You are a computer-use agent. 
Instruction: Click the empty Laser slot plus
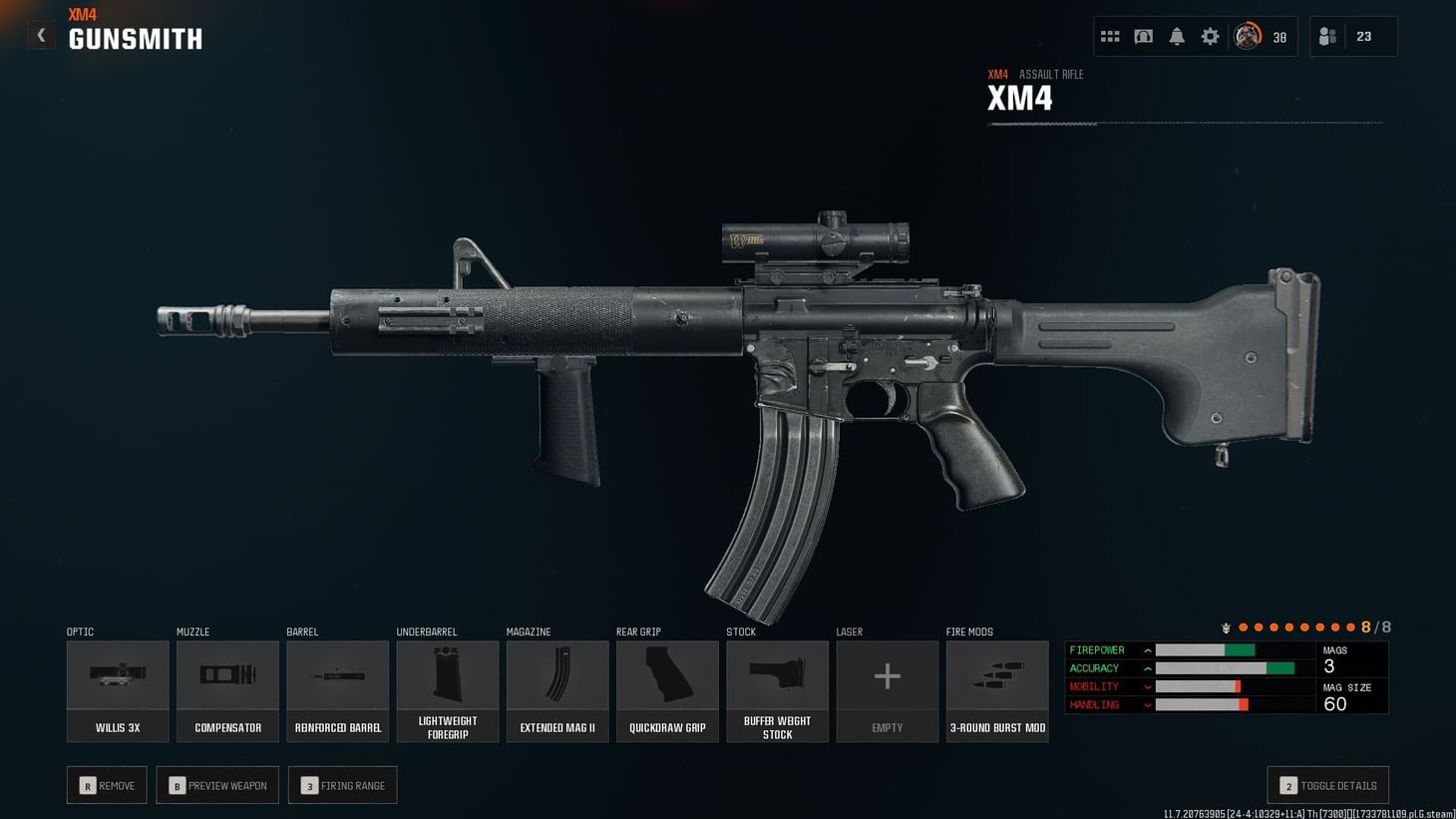pyautogui.click(x=888, y=675)
